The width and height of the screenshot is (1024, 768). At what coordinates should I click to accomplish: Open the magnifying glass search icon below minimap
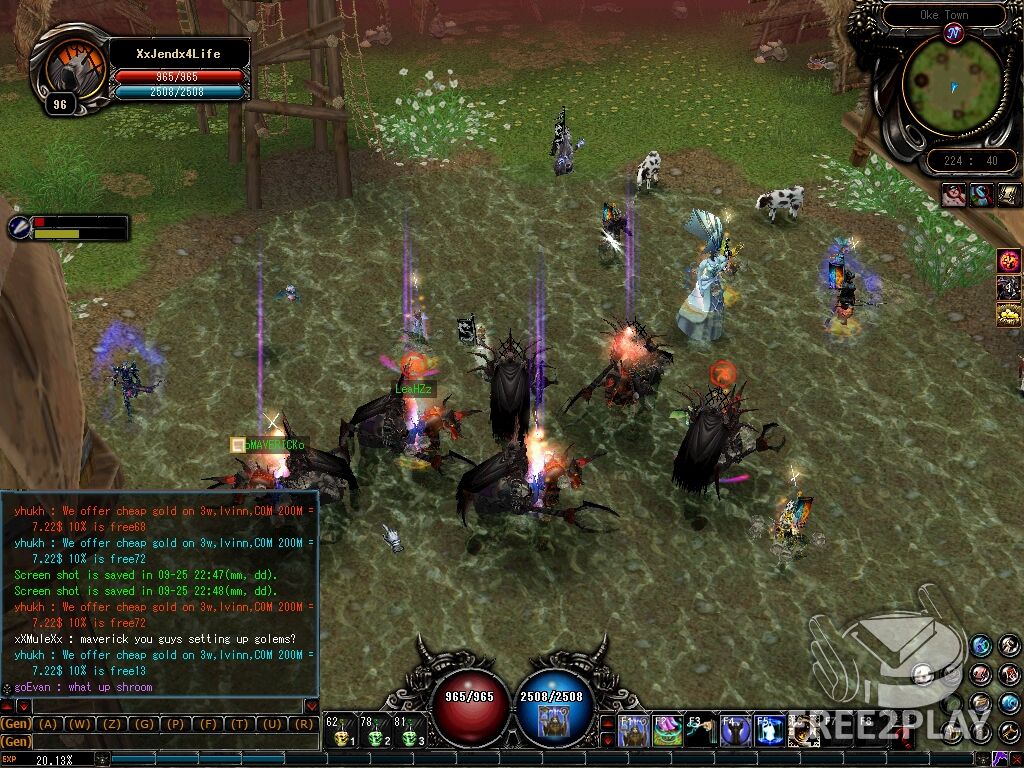tap(980, 195)
